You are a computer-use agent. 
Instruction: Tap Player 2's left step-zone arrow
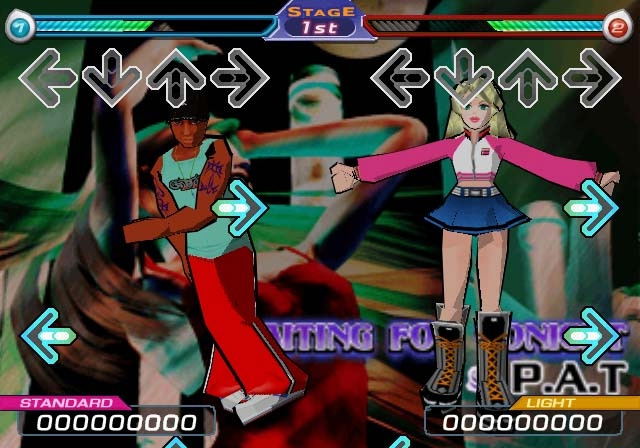pyautogui.click(x=400, y=75)
